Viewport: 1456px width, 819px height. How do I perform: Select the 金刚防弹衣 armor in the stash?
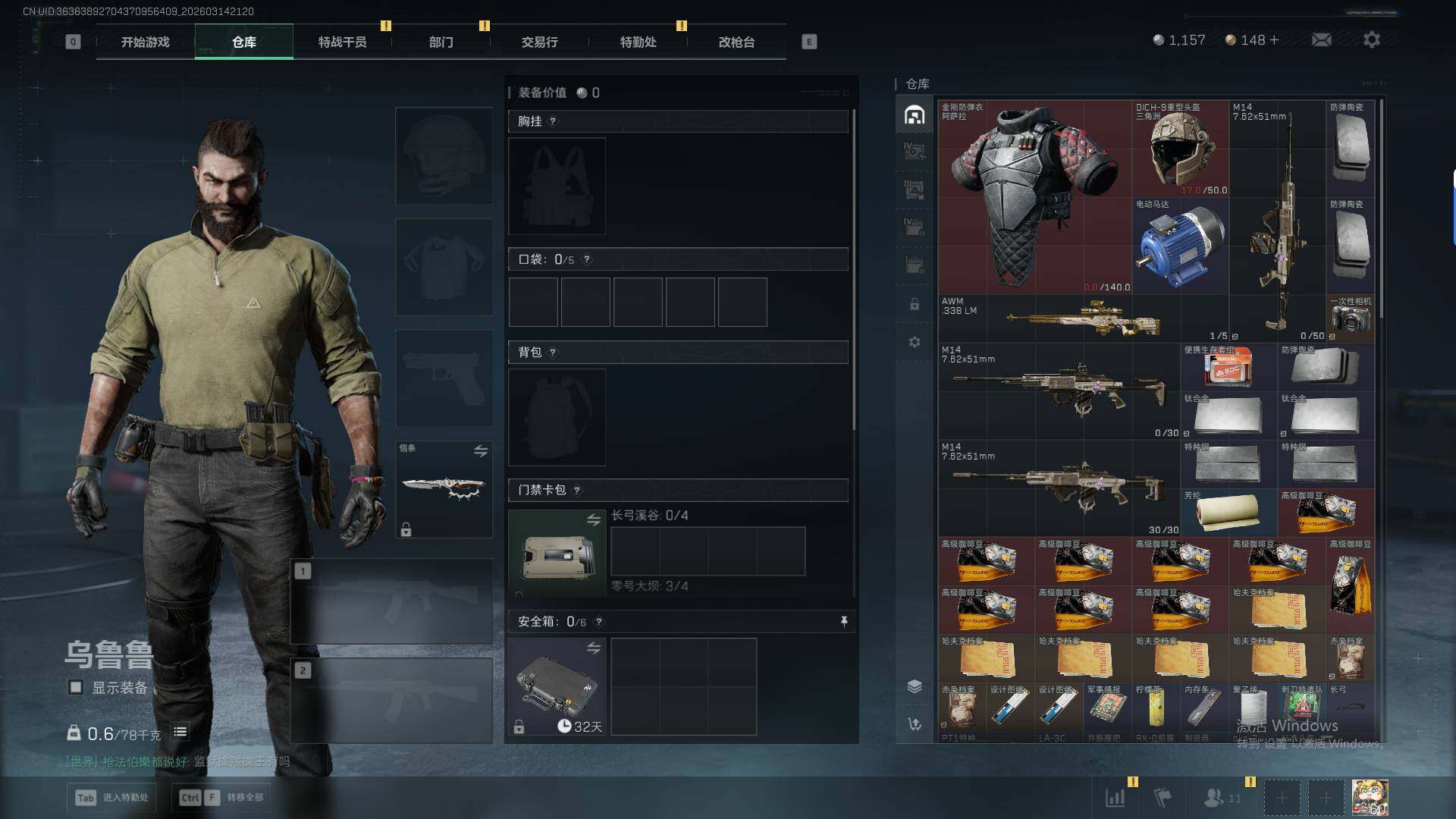(1034, 197)
